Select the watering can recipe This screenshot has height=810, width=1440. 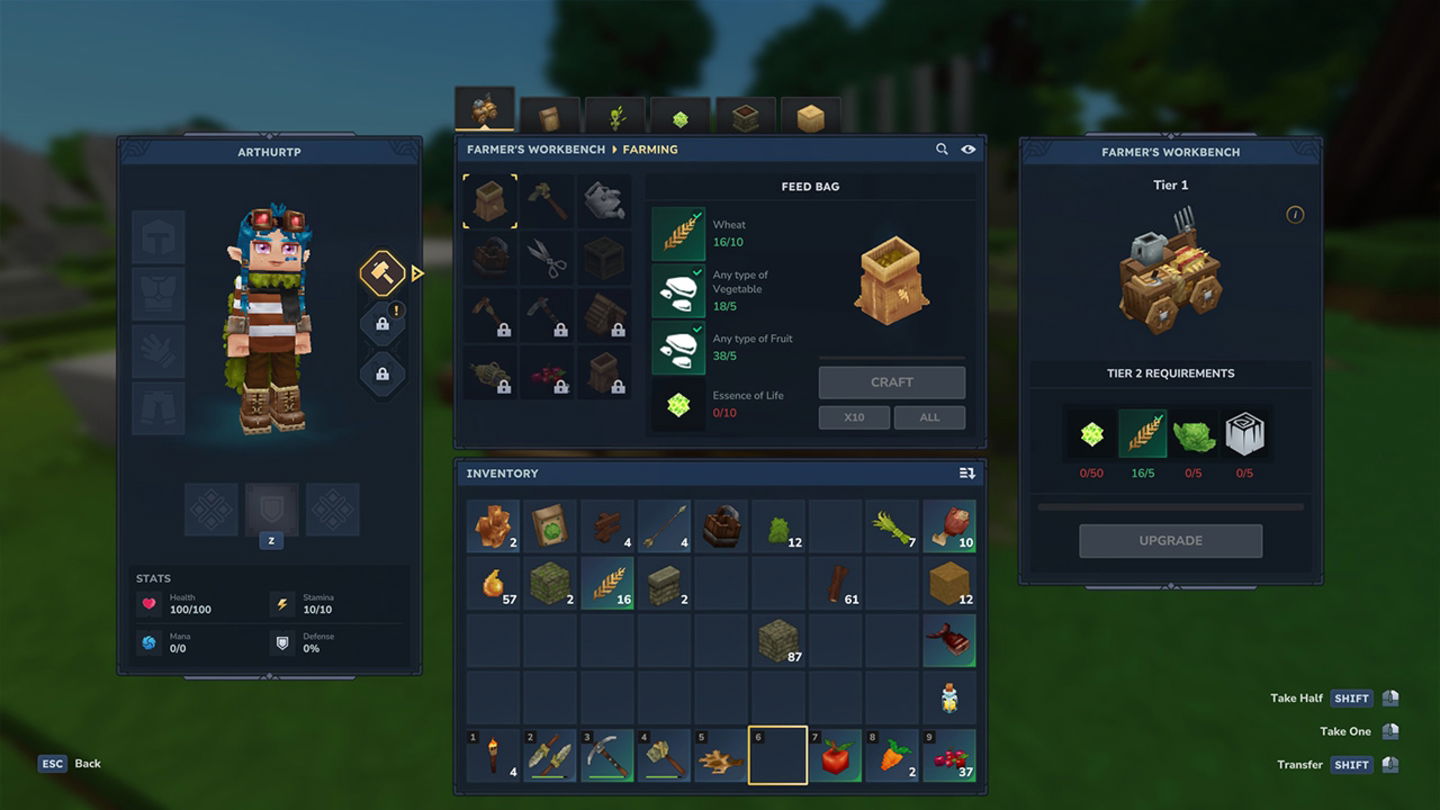[604, 200]
